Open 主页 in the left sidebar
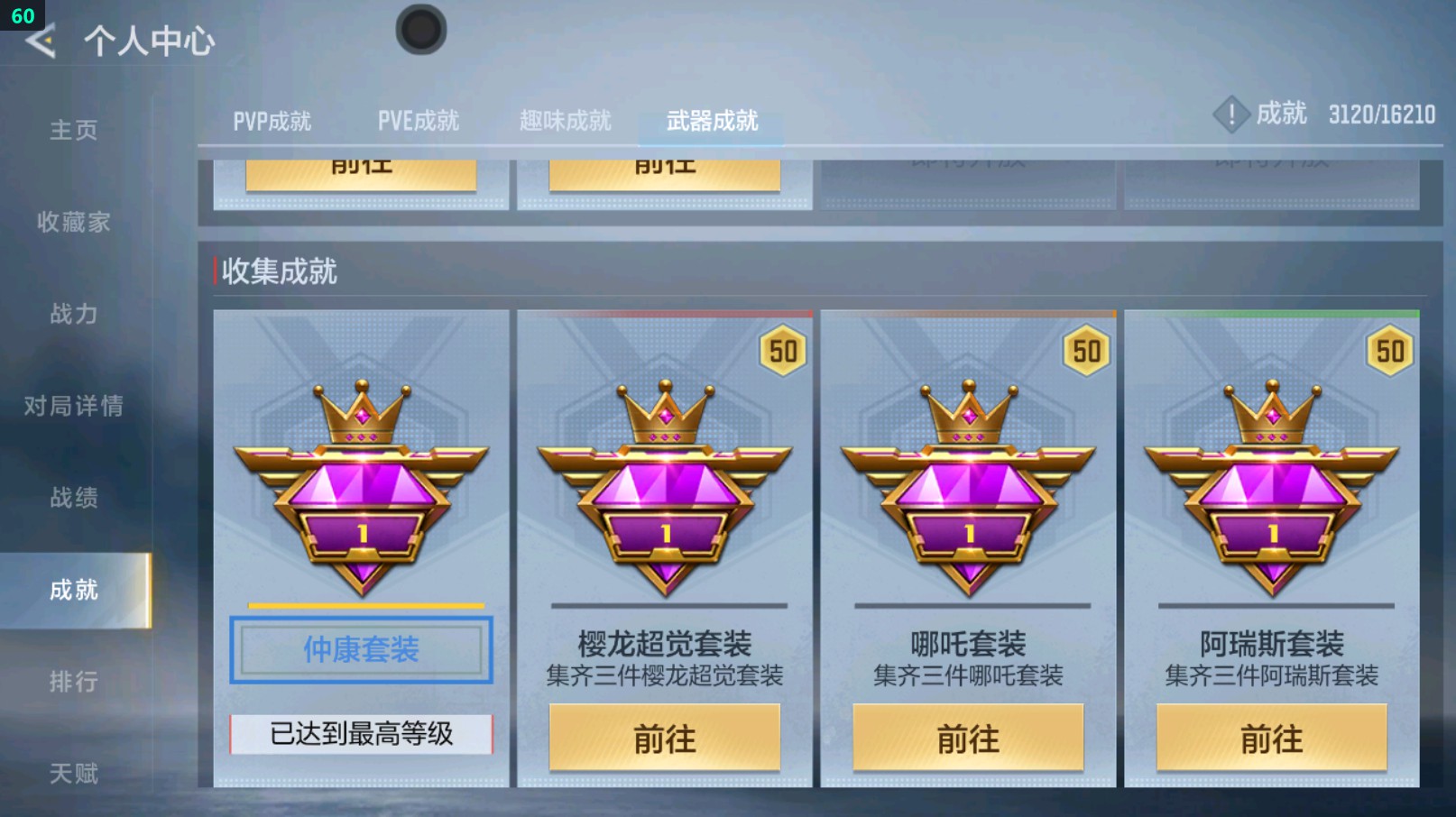Viewport: 1456px width, 817px height. [x=72, y=131]
